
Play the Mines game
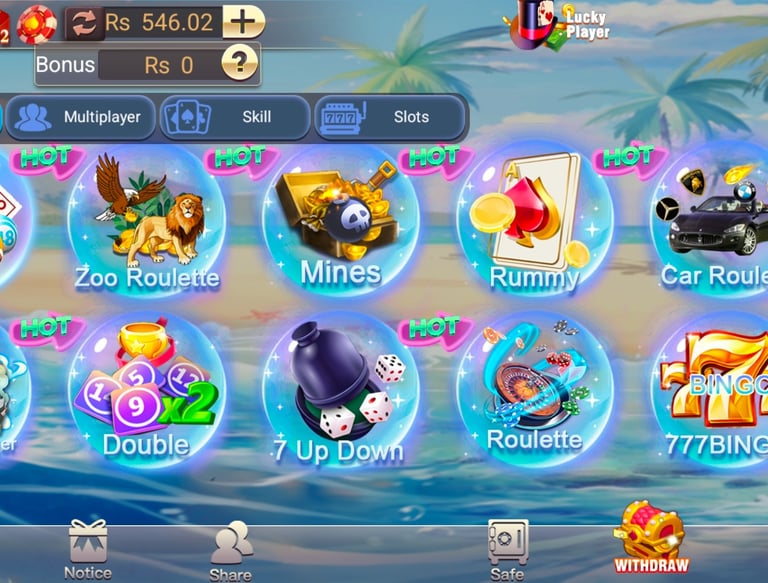click(340, 222)
